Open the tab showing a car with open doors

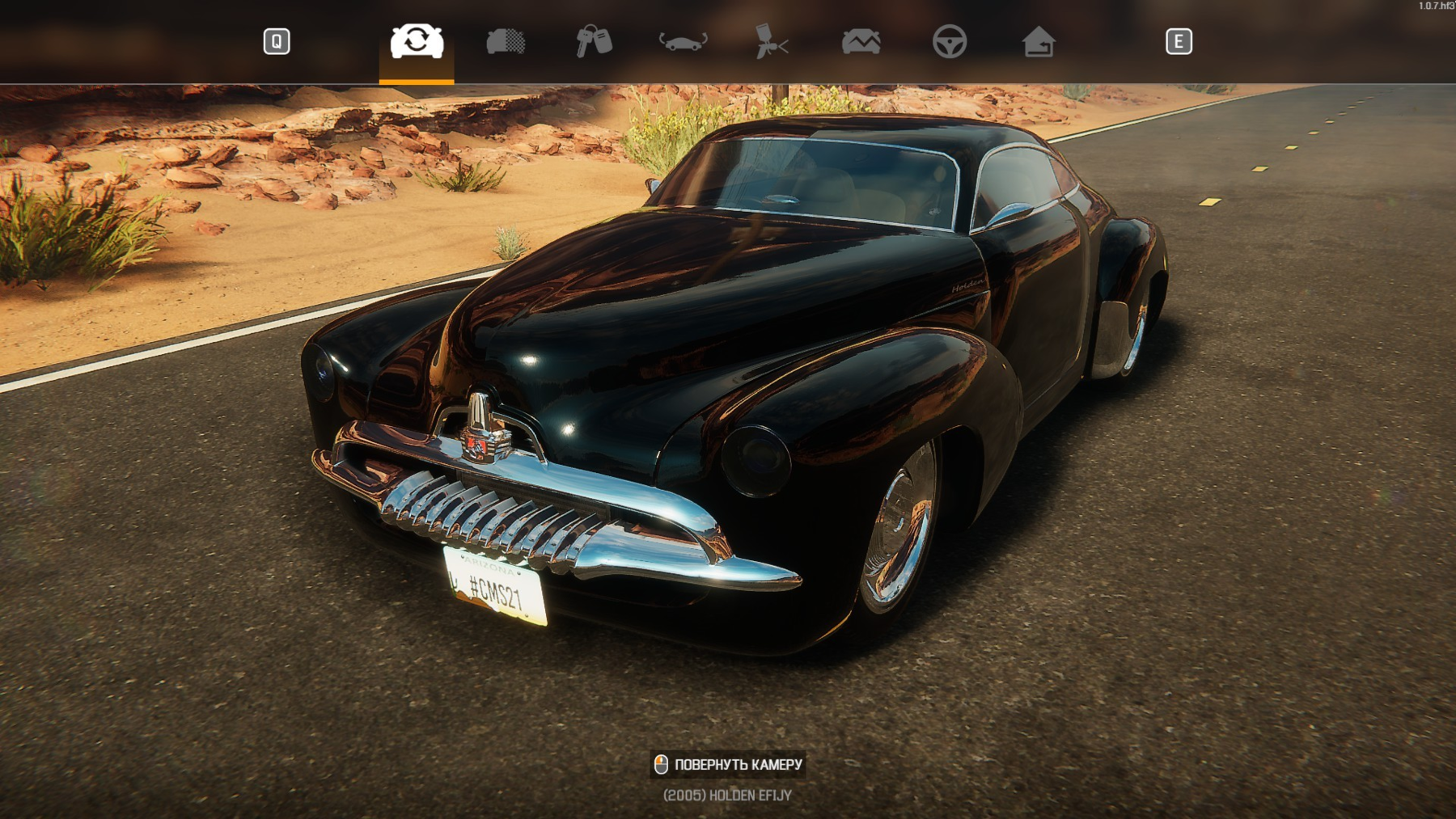[x=684, y=41]
